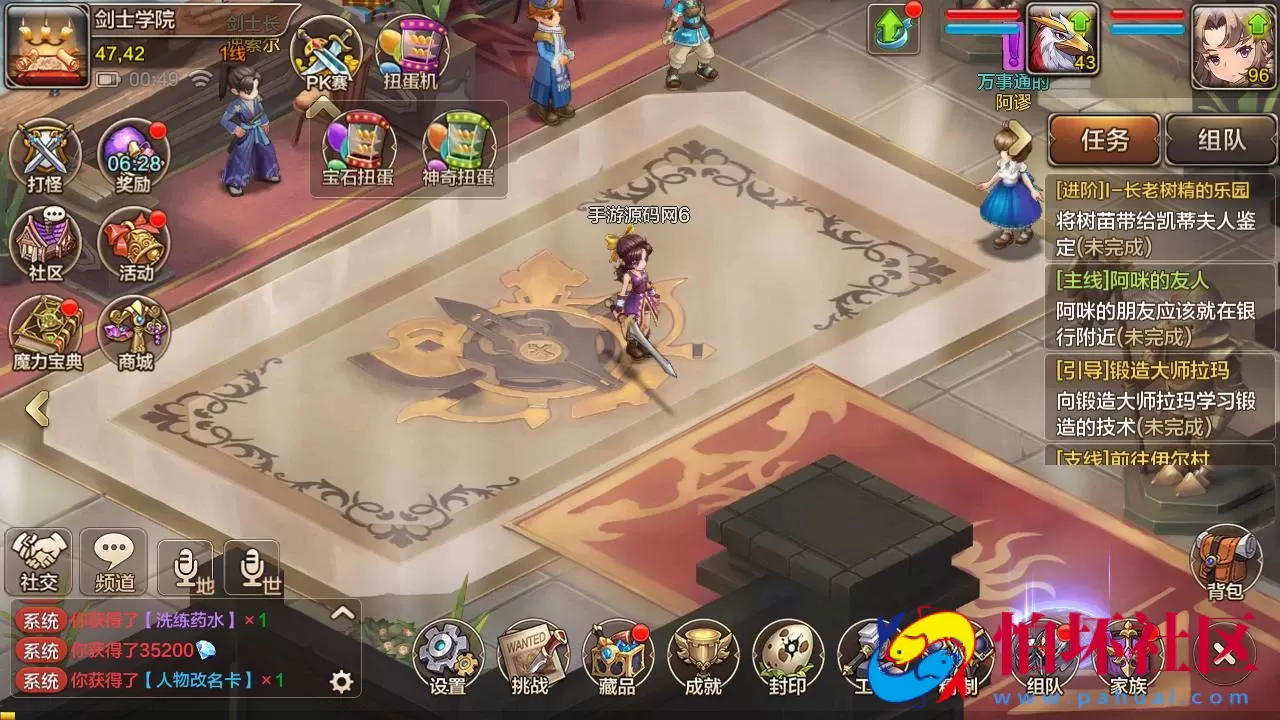Visit the 商城 shop
The image size is (1280, 720).
(134, 333)
